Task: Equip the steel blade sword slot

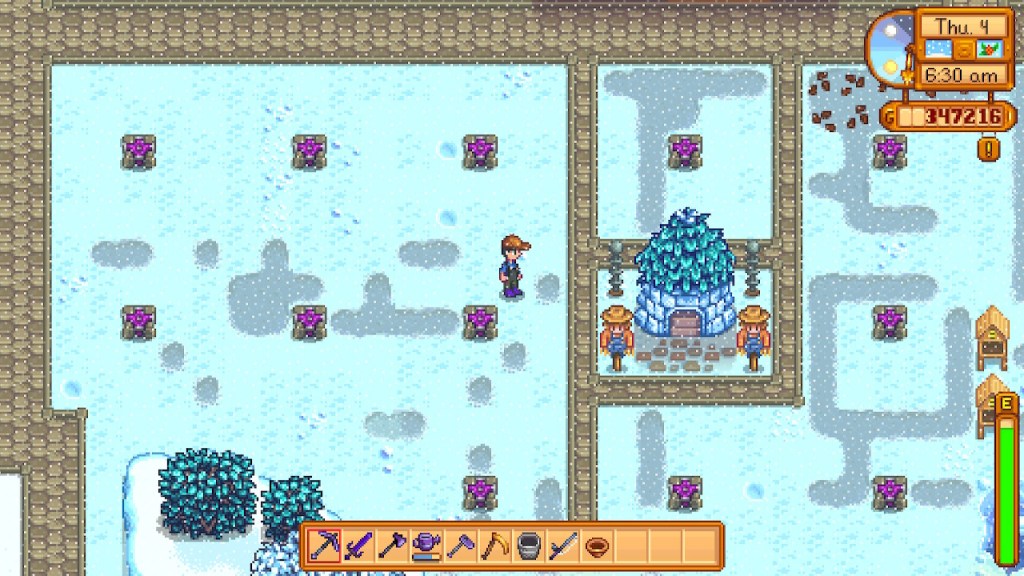Action: 562,546
